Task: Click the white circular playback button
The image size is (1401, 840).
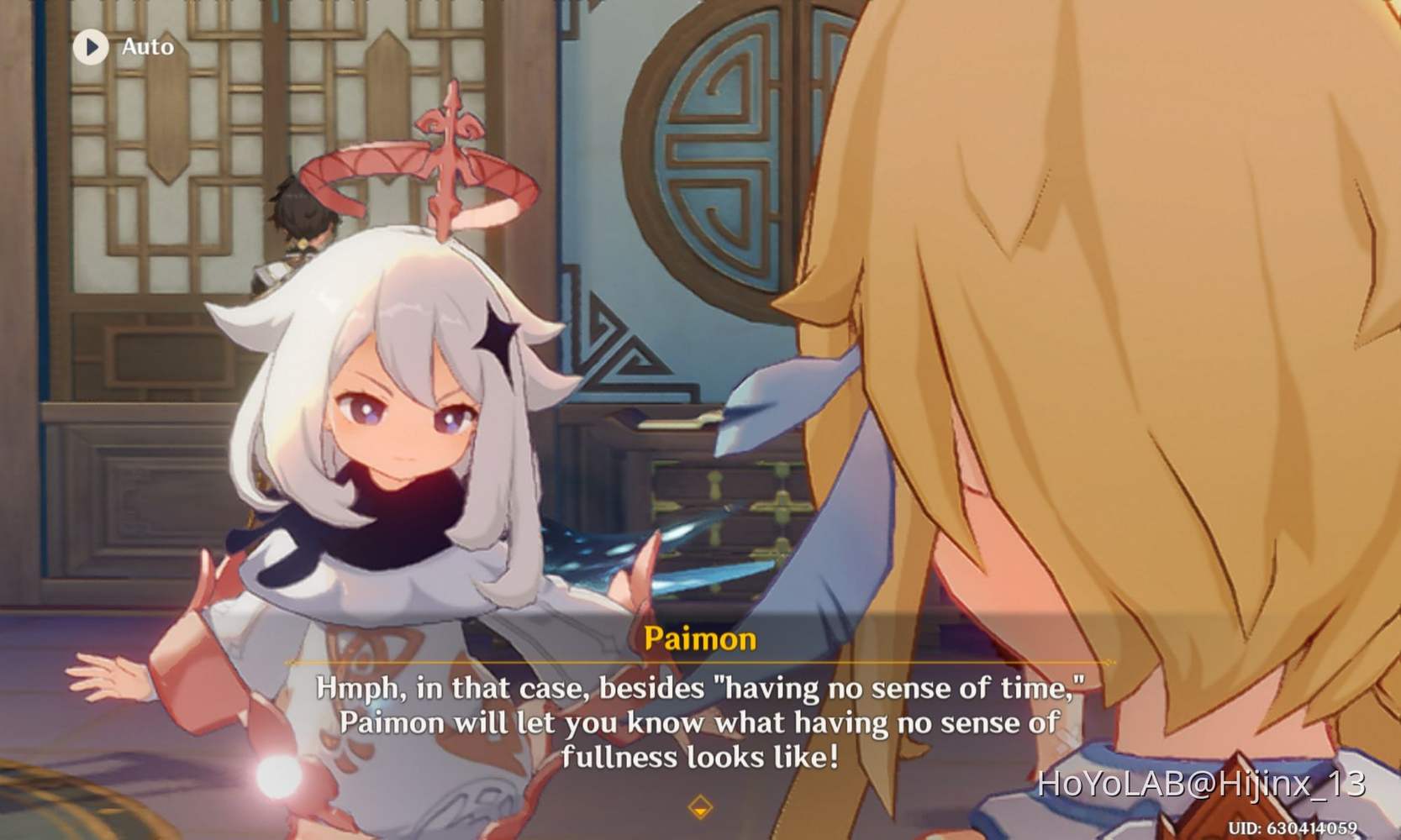Action: 92,46
